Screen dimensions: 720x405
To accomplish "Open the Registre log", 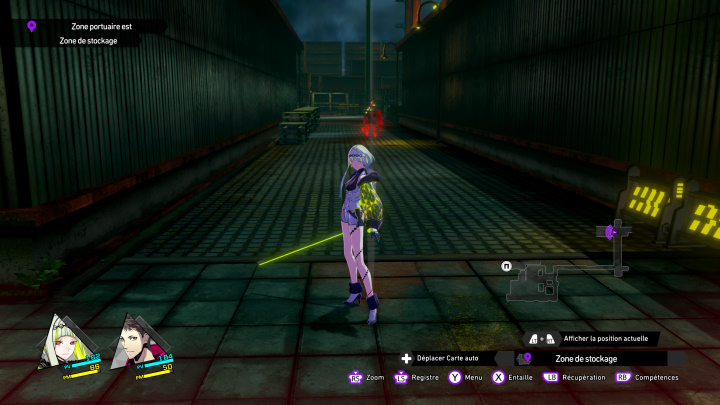I will pyautogui.click(x=418, y=378).
